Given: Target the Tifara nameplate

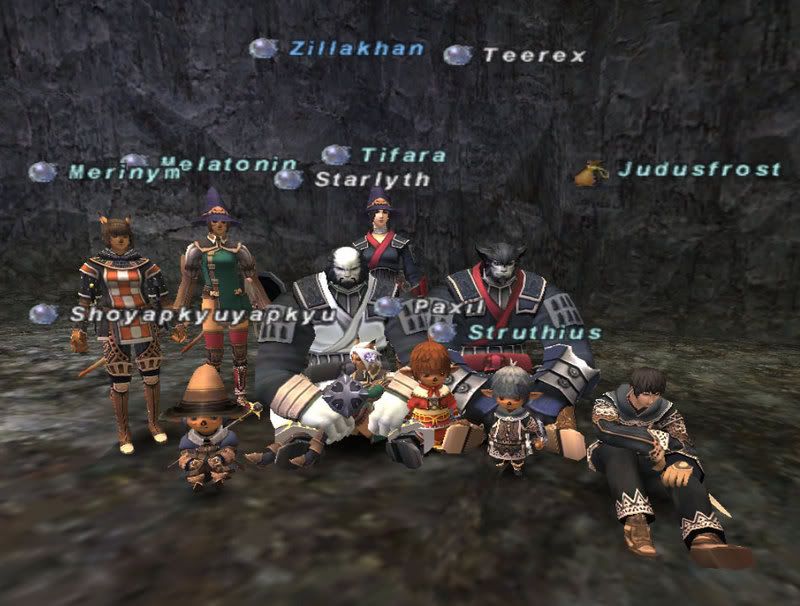Looking at the screenshot, I should click(x=403, y=155).
